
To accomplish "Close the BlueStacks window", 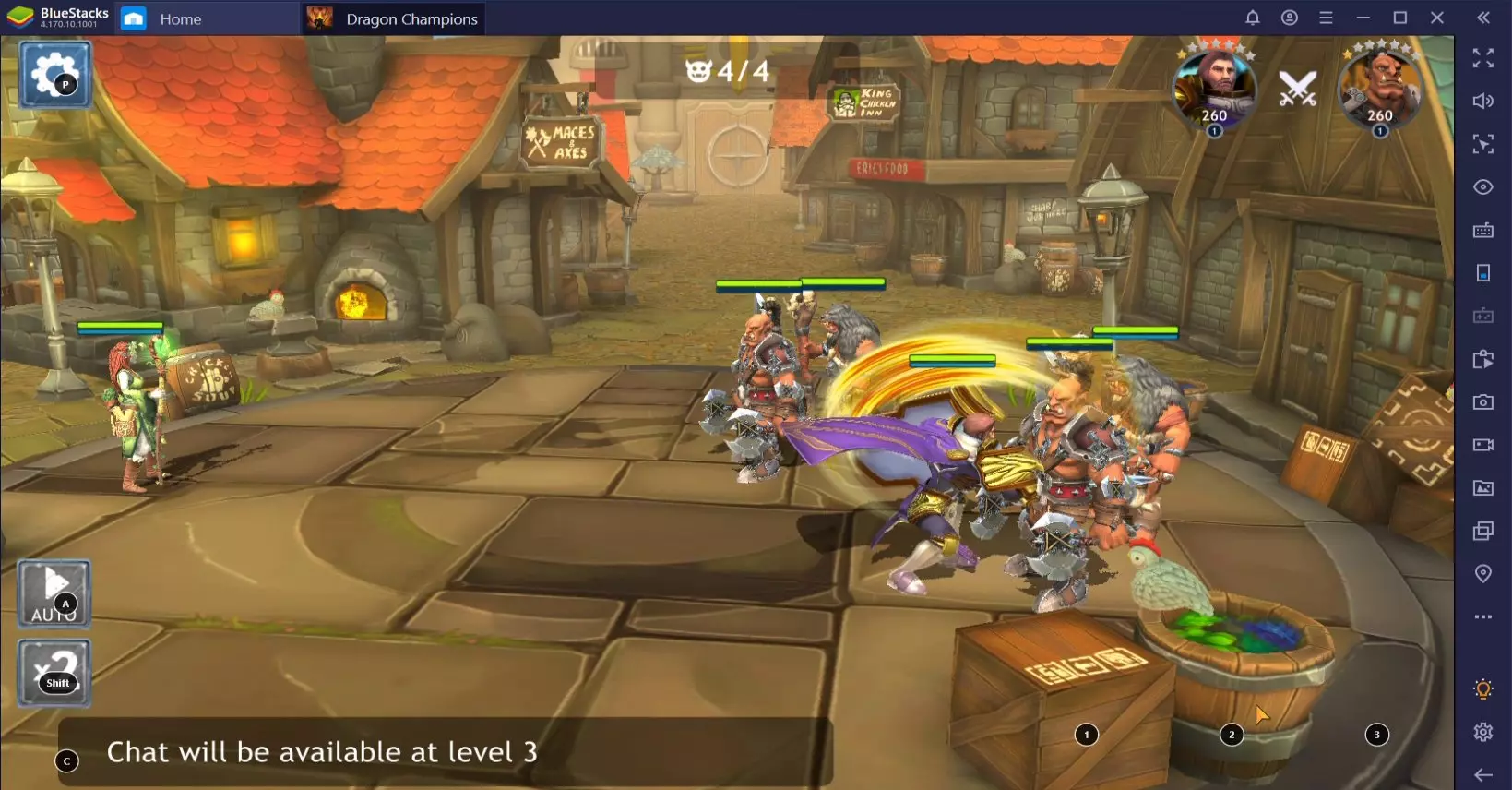I will point(1437,18).
